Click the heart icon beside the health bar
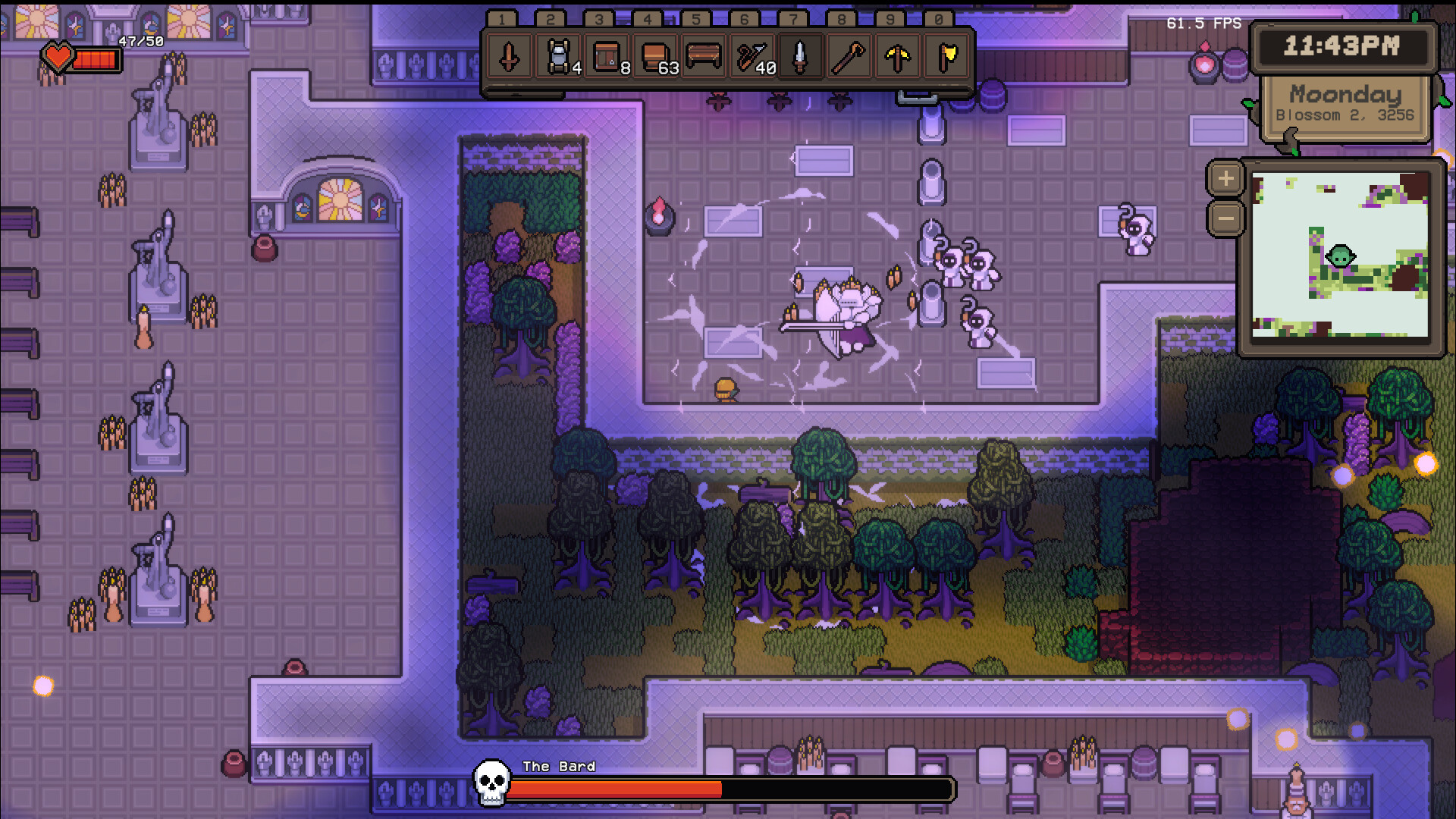 click(x=57, y=55)
